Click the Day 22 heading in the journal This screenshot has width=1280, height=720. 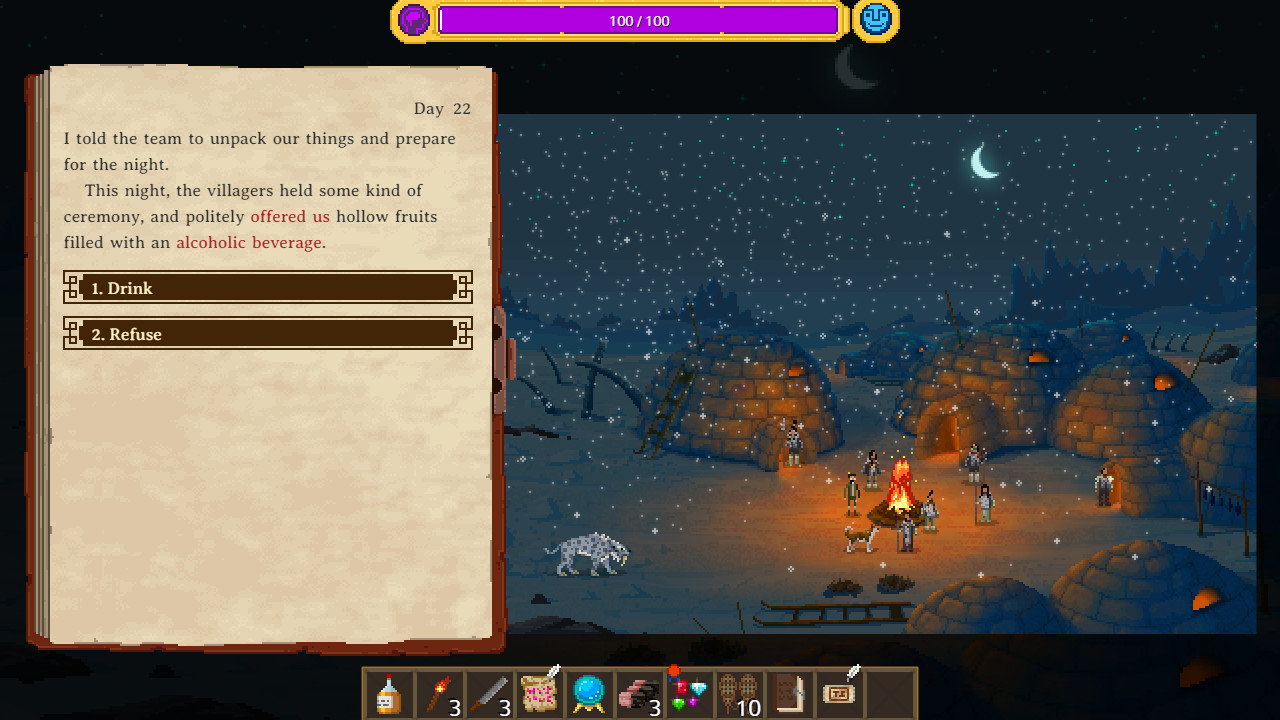point(443,108)
